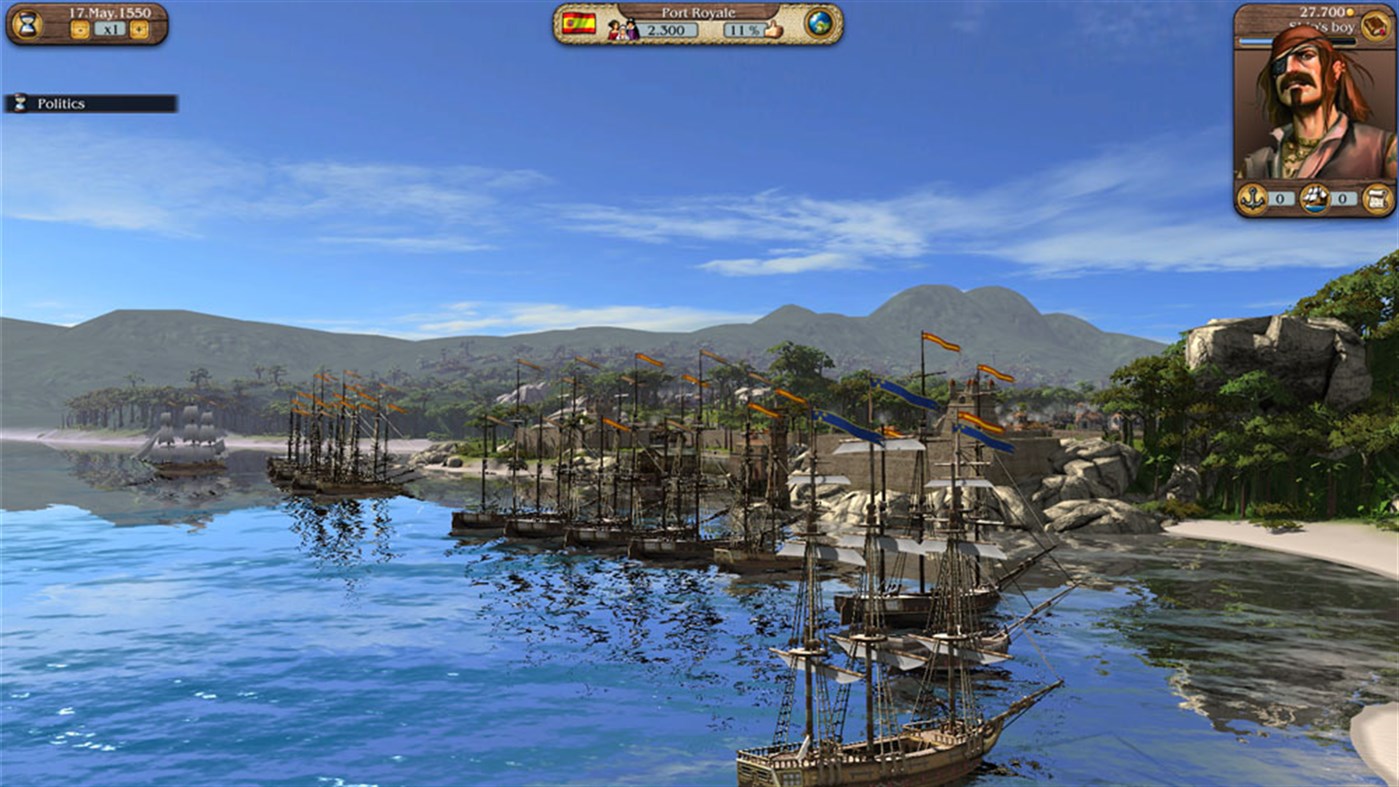The width and height of the screenshot is (1399, 787).
Task: Open convoy overview with sailing ship icon
Action: pos(1315,198)
